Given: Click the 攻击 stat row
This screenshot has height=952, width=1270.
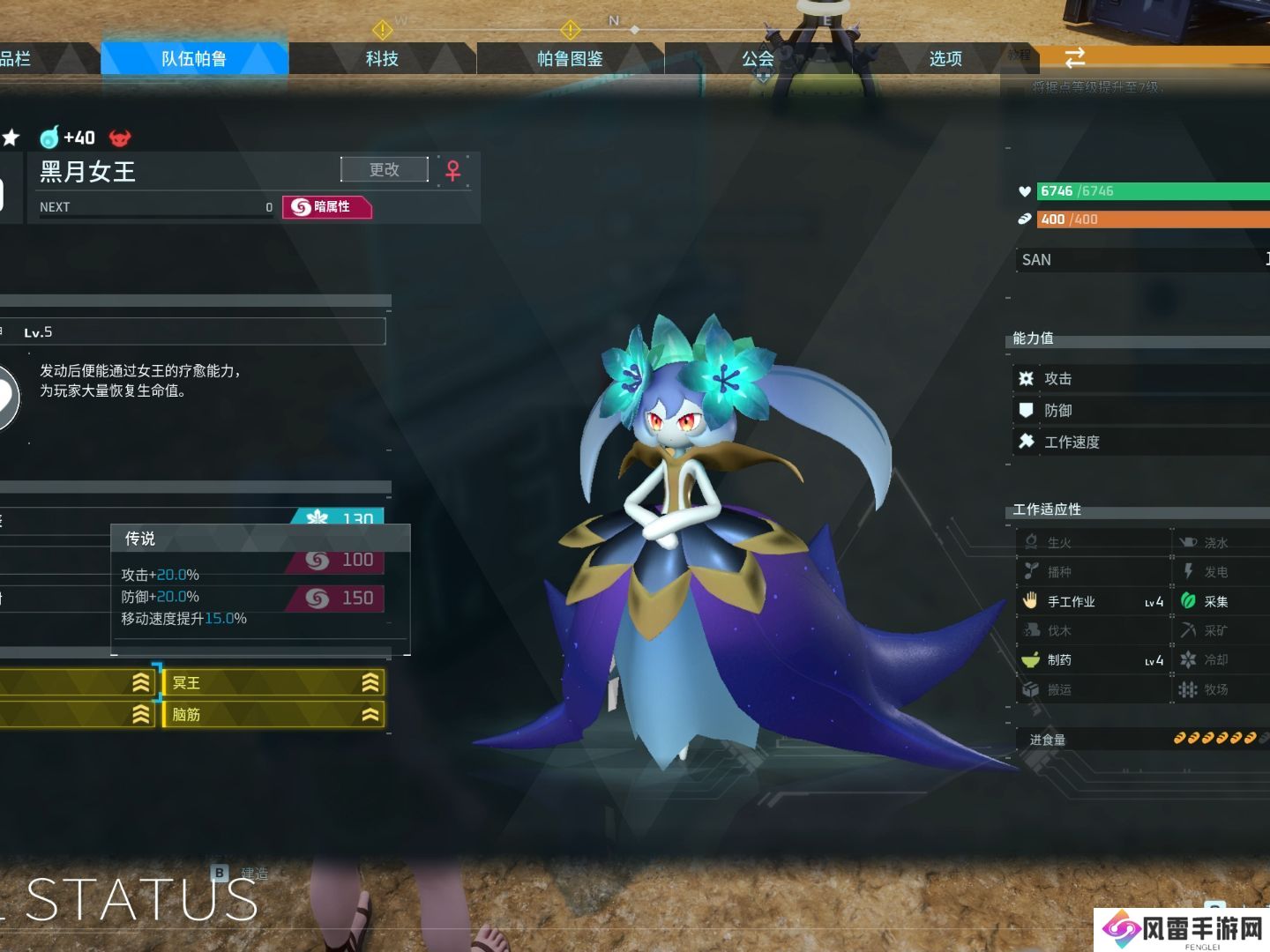Looking at the screenshot, I should click(1138, 378).
